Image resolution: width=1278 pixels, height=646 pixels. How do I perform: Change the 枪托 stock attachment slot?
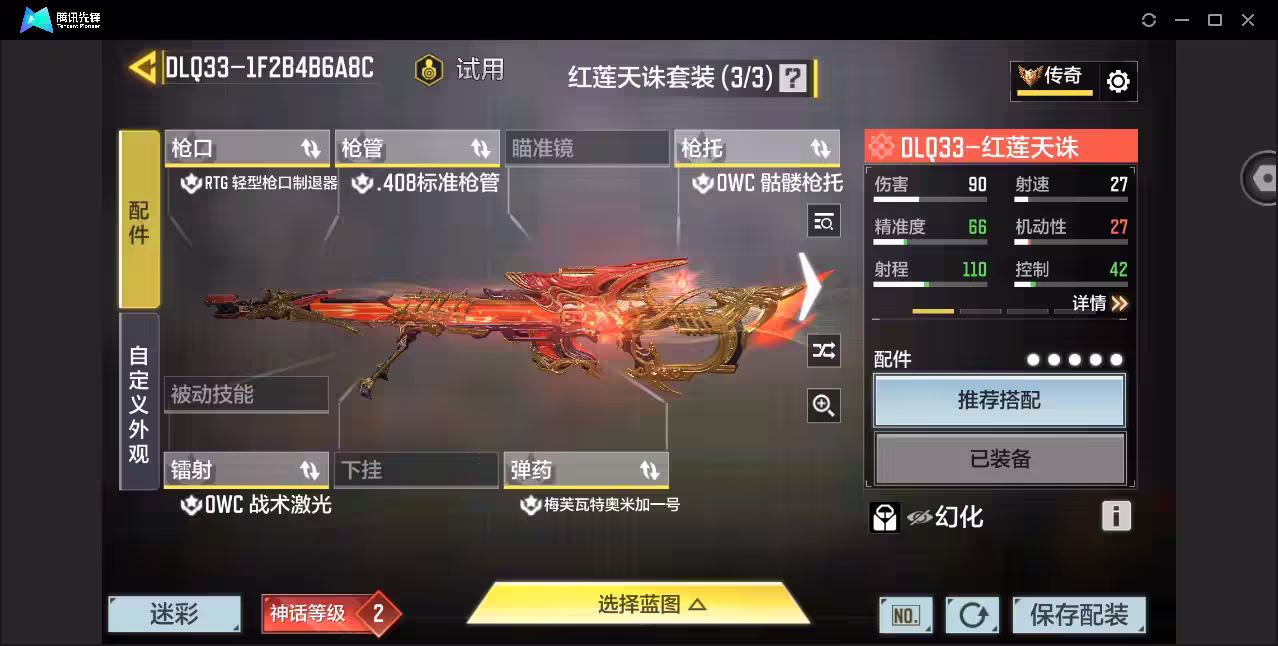pyautogui.click(x=756, y=149)
